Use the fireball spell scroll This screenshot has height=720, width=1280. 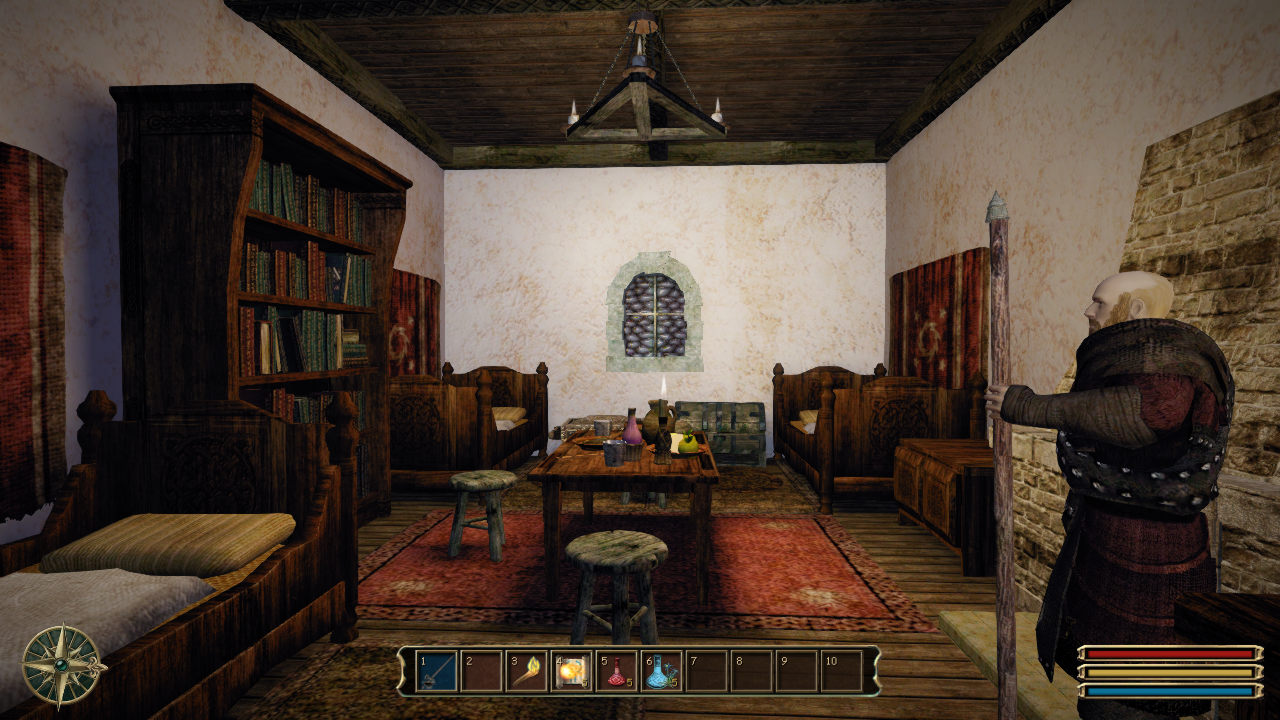click(572, 671)
